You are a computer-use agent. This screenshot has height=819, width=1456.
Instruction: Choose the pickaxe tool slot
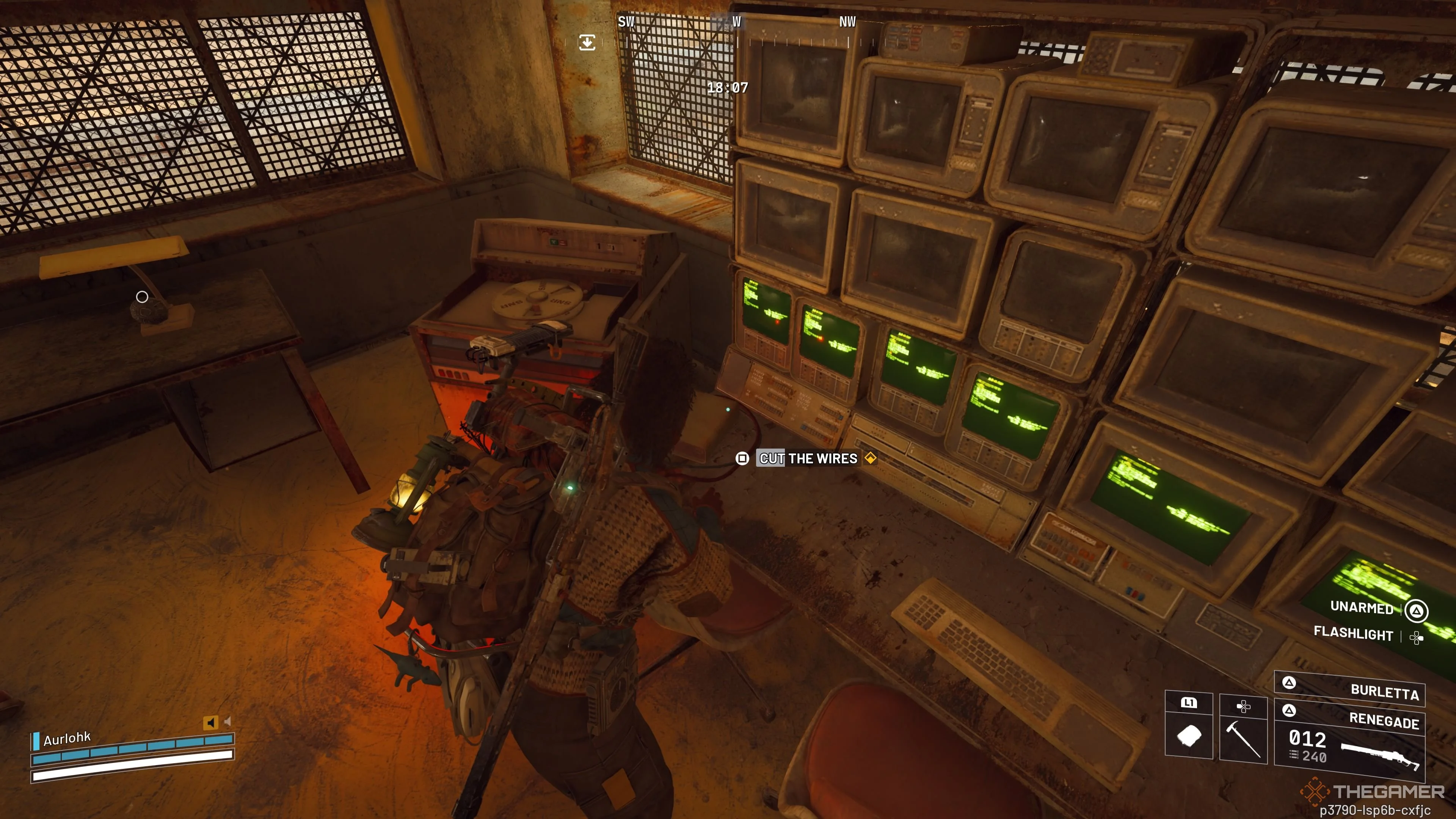1244,735
